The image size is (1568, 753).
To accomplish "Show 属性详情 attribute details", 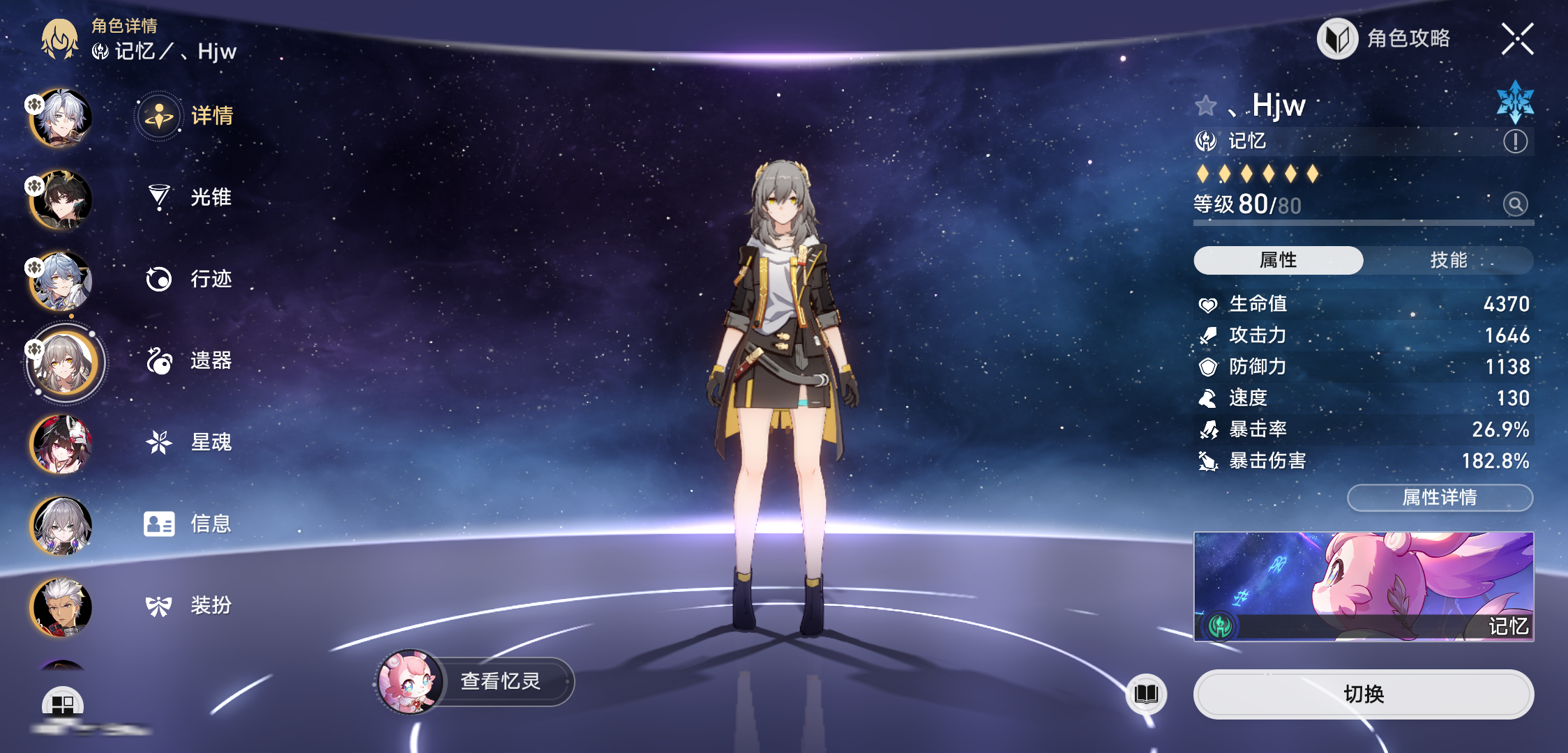I will tap(1439, 497).
